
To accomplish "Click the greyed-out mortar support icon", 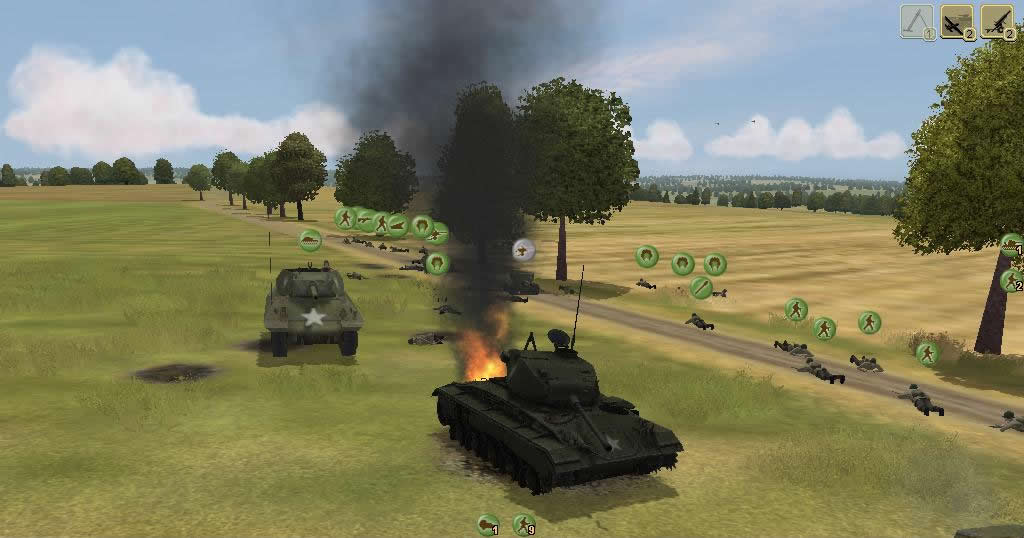I will pos(916,21).
